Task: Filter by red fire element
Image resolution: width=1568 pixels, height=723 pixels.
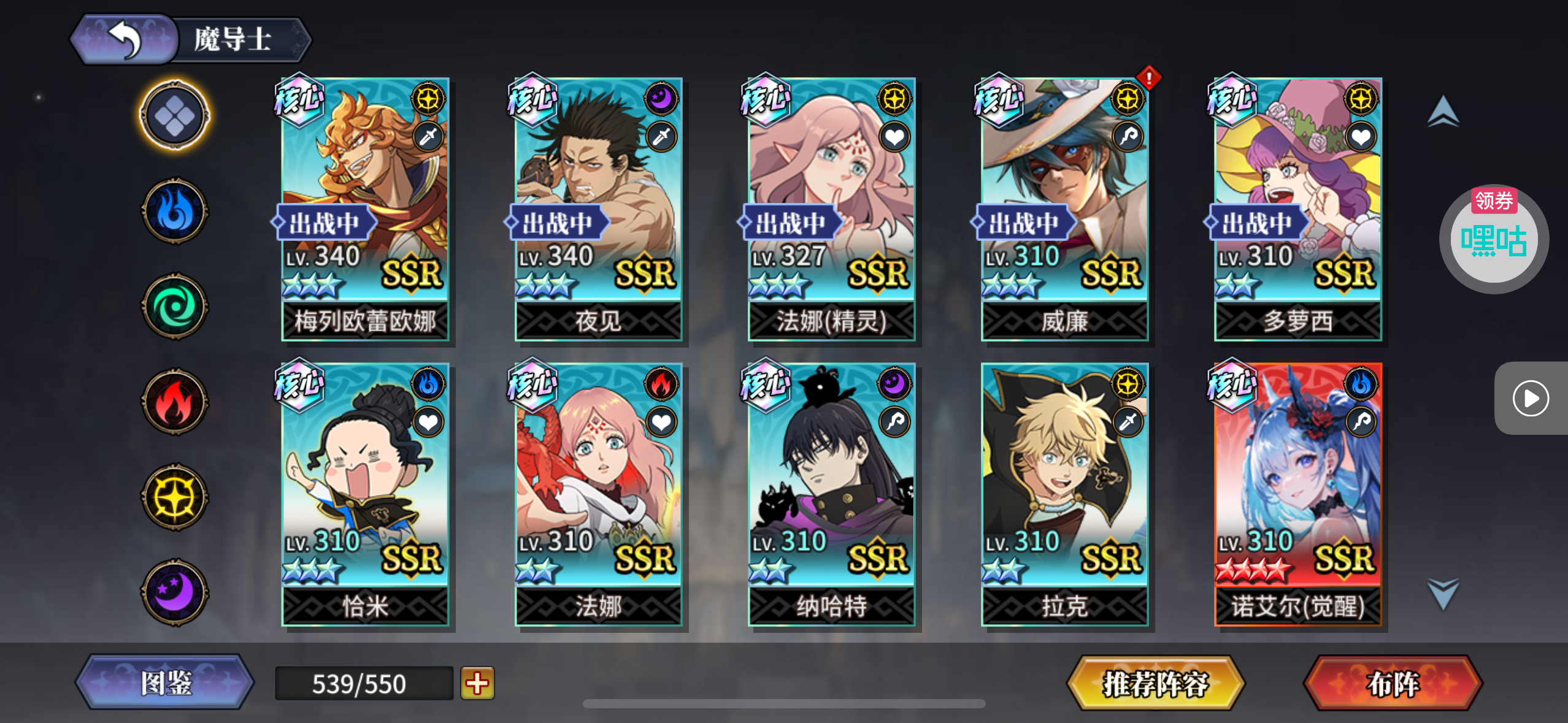Action: coord(175,402)
